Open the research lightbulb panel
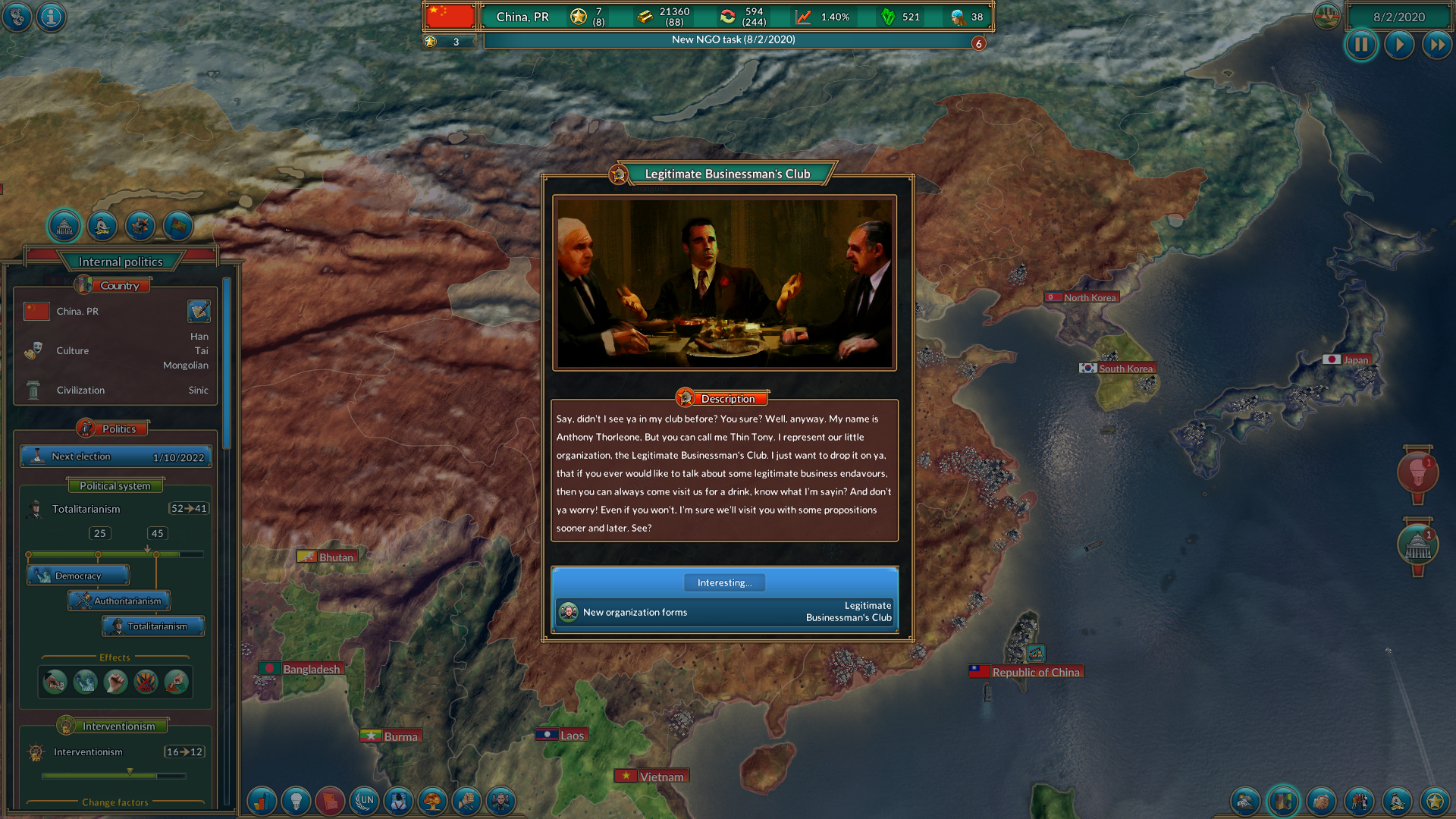1456x819 pixels. 296,802
